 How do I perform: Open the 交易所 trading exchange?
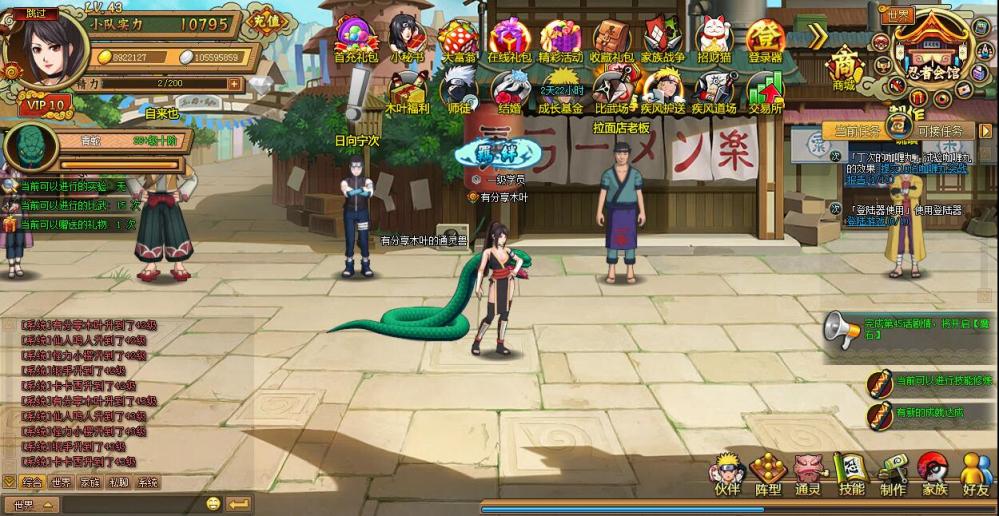click(765, 91)
